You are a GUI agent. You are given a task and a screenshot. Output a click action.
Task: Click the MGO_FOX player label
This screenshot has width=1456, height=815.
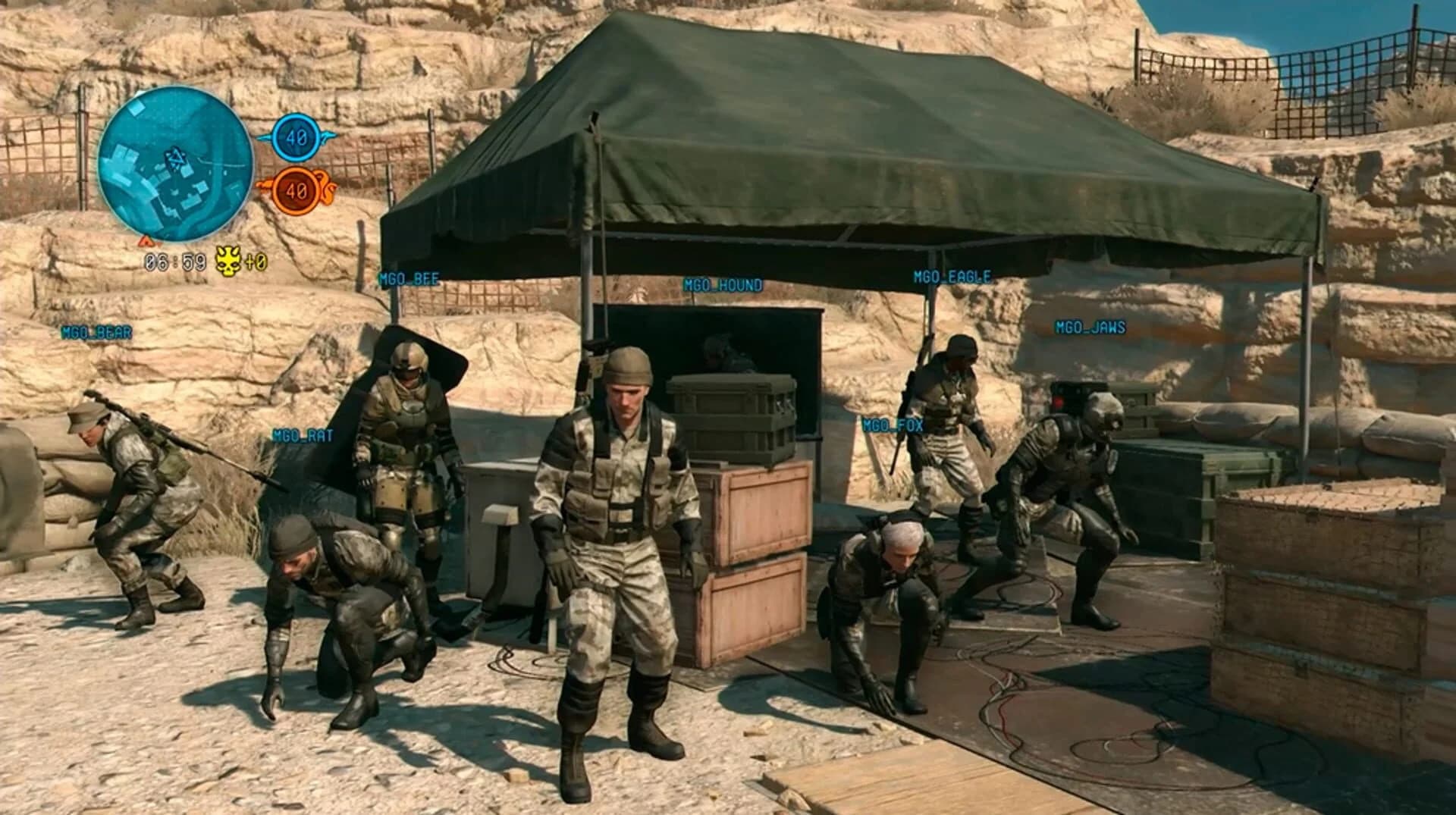click(x=893, y=426)
